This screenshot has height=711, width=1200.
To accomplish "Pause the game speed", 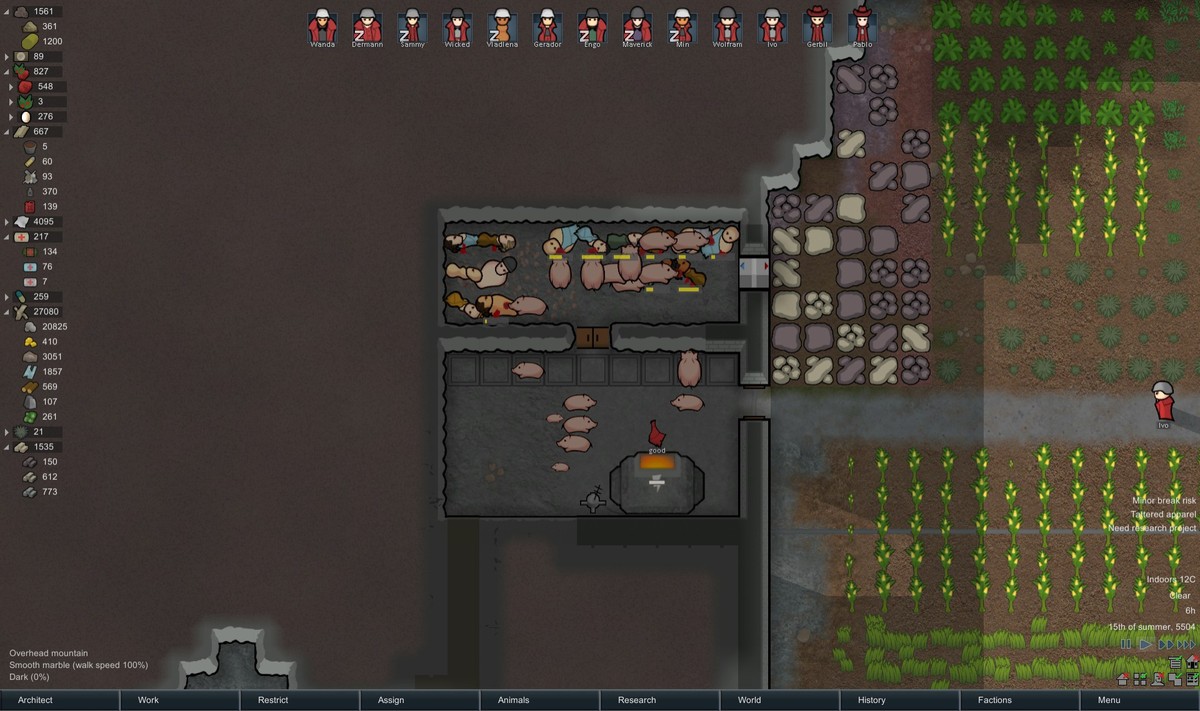I will 1127,645.
